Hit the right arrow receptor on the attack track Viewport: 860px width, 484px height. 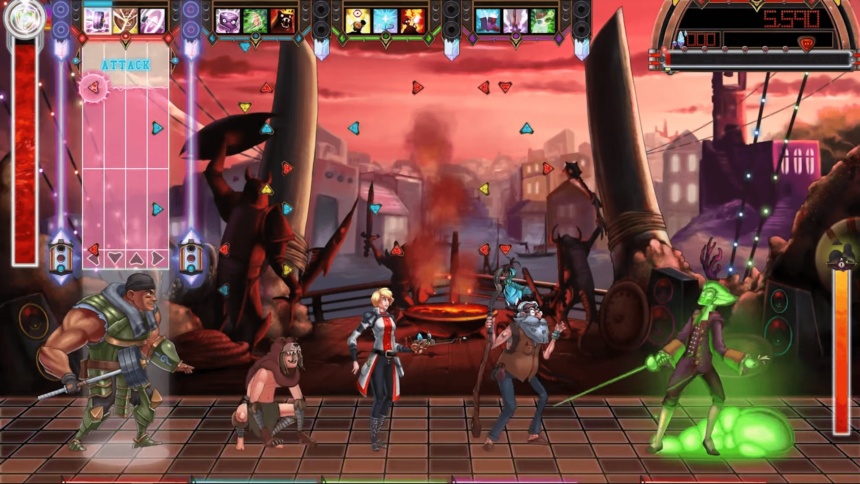pos(157,258)
